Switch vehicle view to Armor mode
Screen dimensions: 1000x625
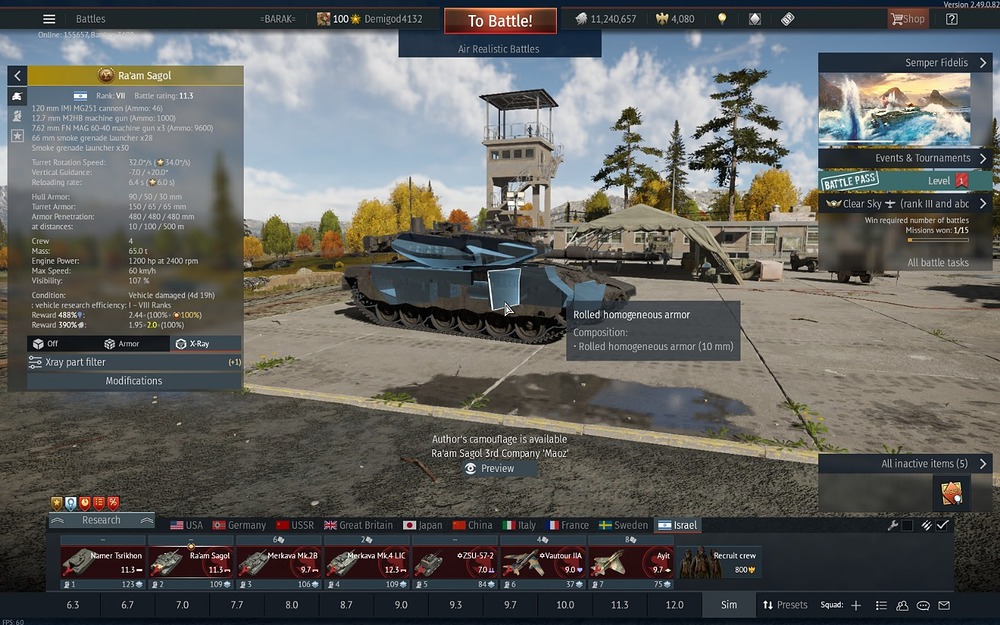[122, 343]
